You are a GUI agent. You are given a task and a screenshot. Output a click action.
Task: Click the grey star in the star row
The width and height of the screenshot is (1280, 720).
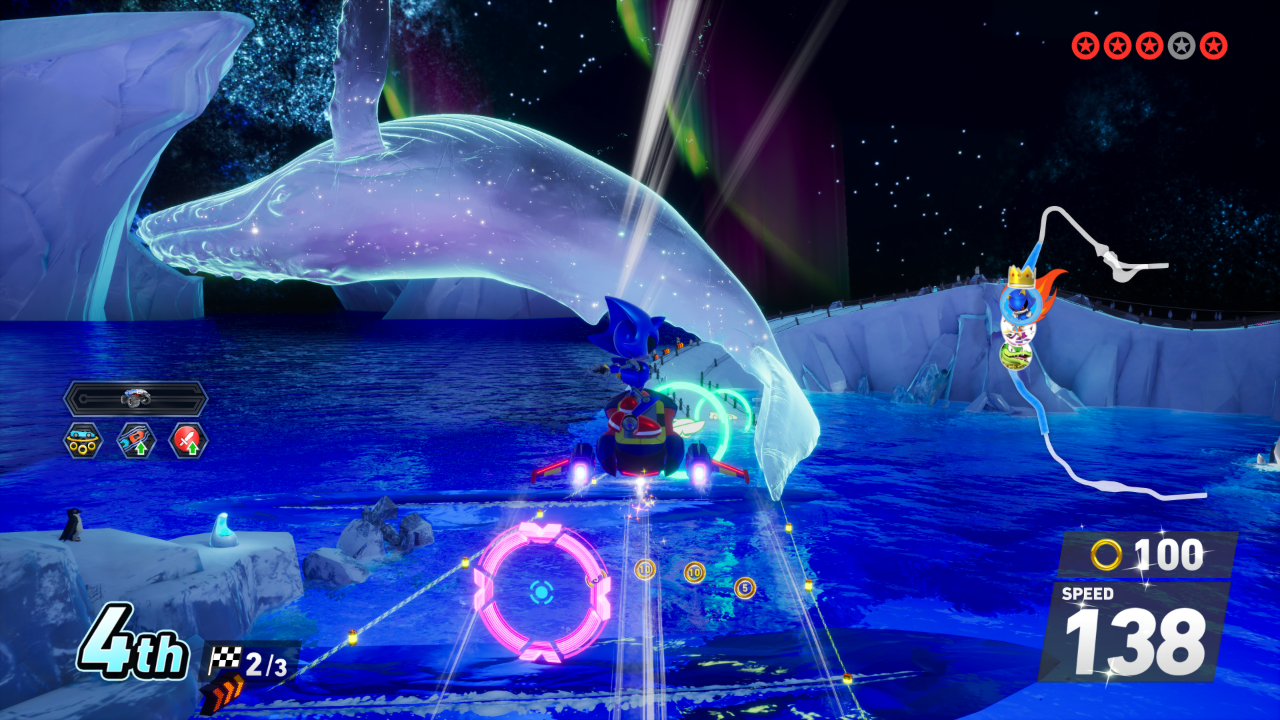1182,45
